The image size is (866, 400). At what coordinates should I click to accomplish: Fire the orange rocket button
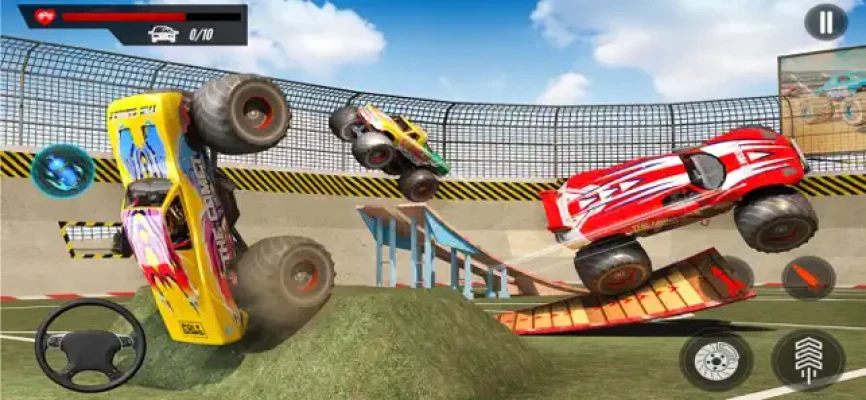coord(808,278)
